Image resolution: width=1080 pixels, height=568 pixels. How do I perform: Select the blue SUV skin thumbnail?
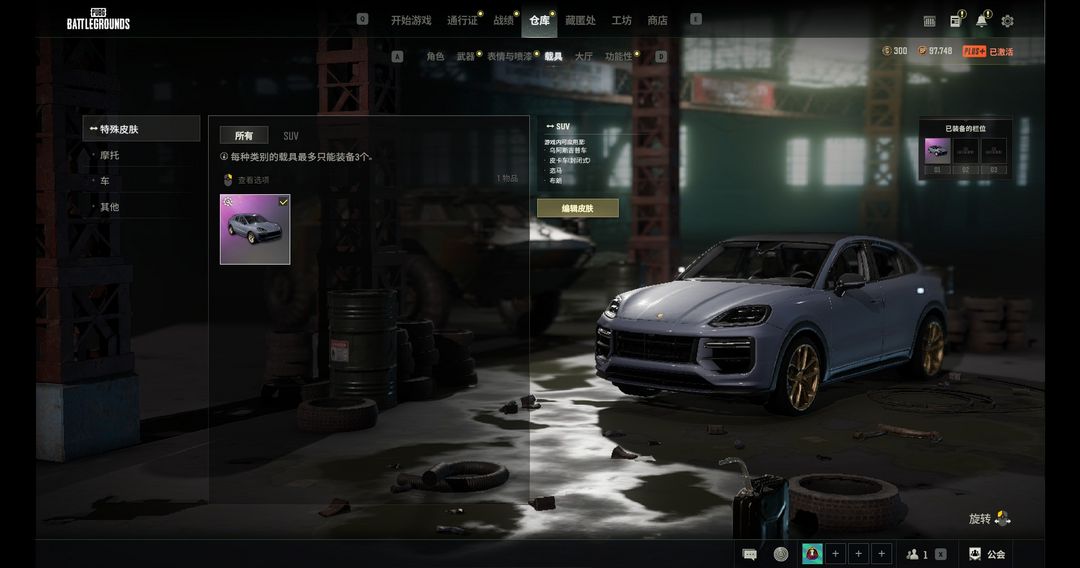pos(255,229)
